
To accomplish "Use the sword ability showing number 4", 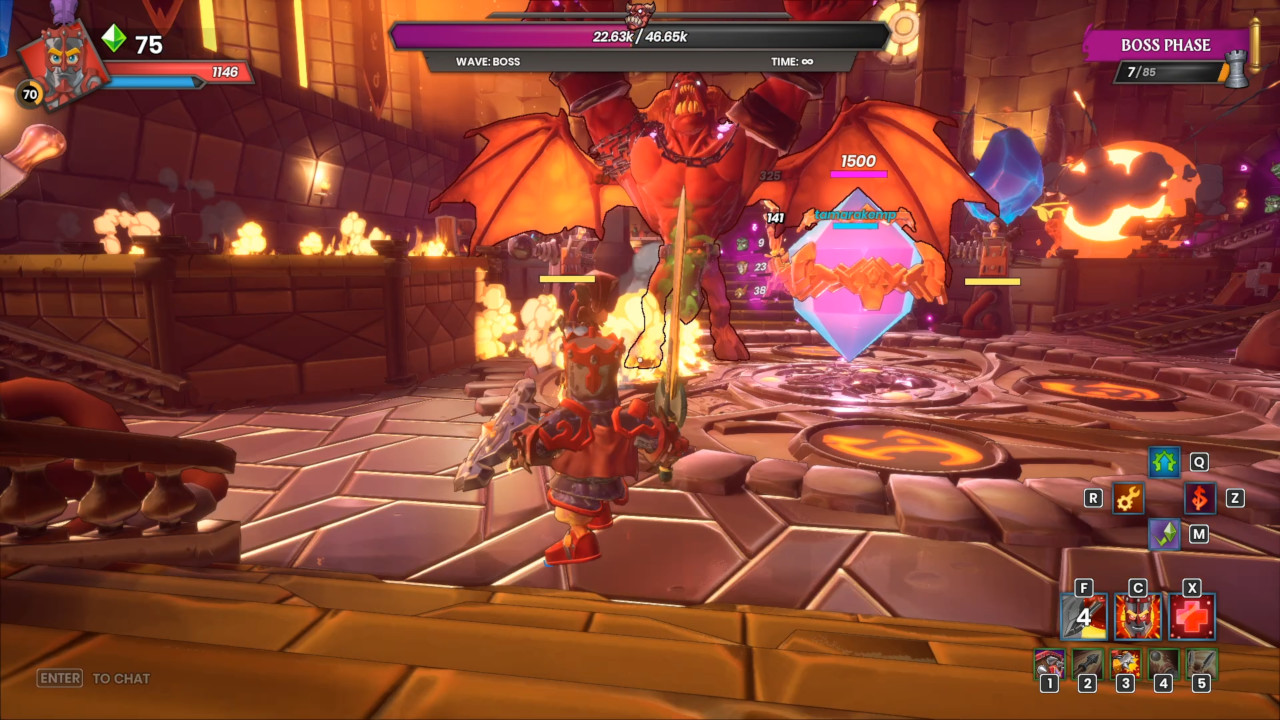I will 1084,617.
